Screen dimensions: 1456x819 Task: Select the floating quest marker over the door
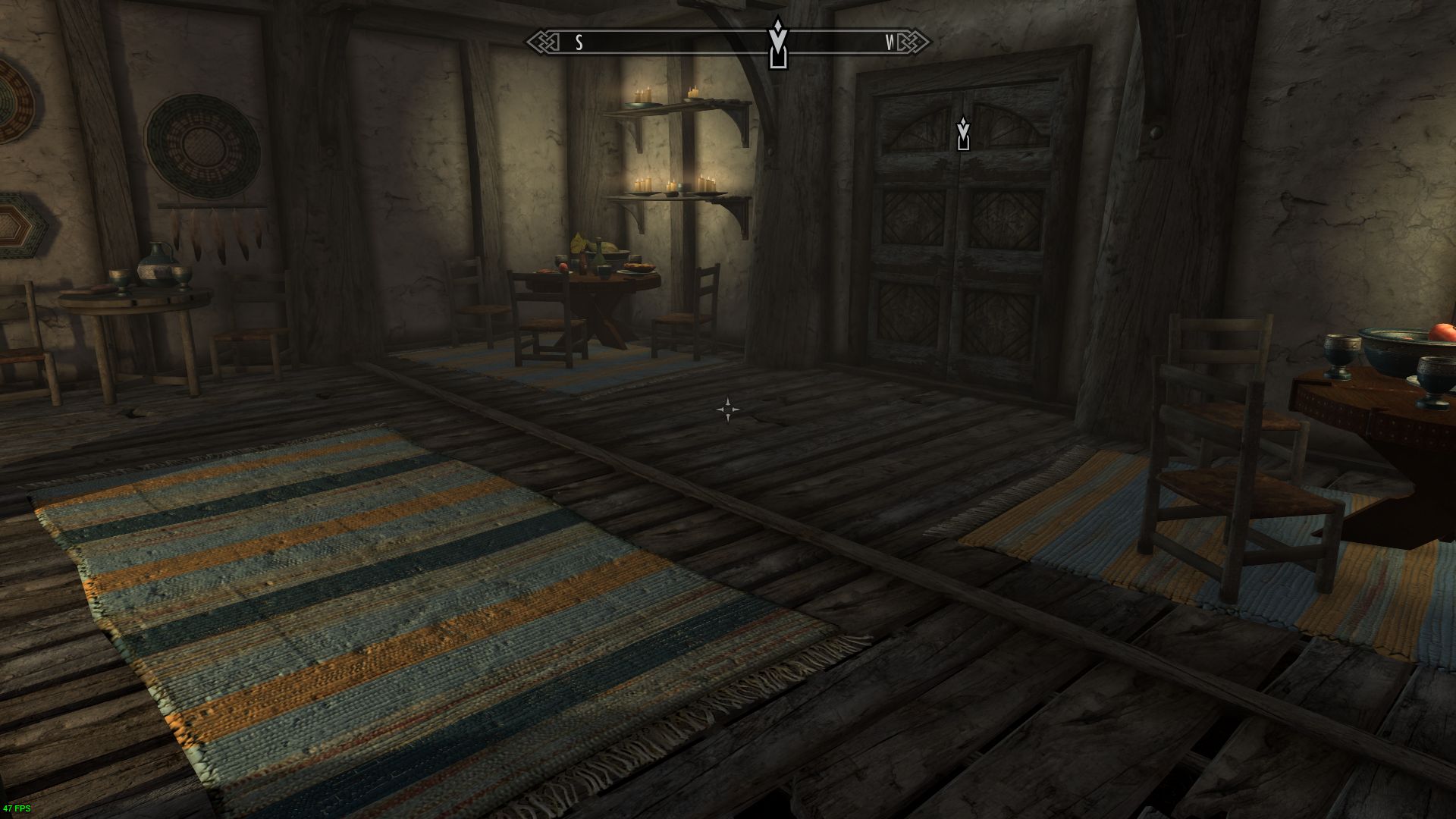point(963,134)
